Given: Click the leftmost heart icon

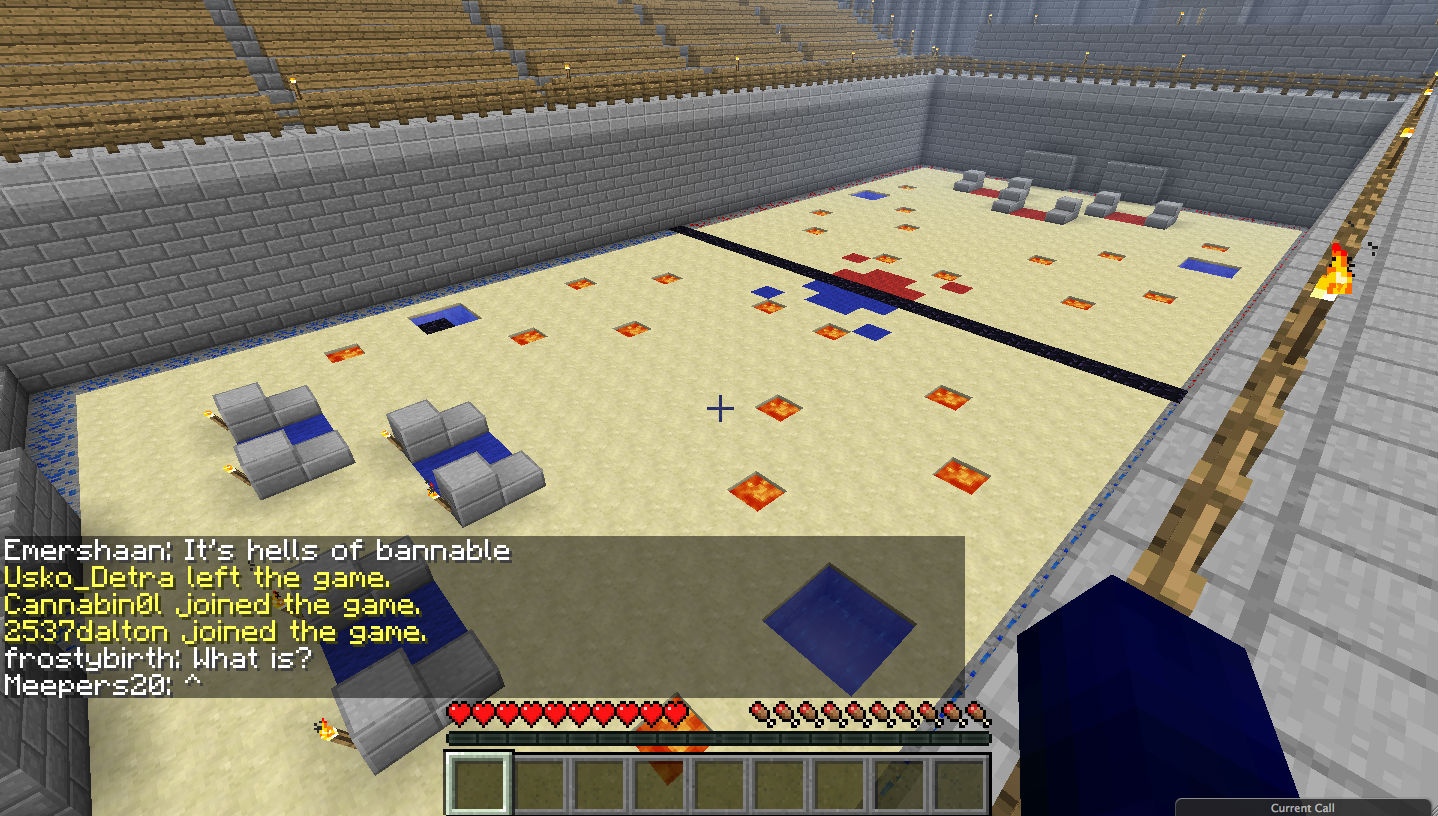Looking at the screenshot, I should click(459, 714).
